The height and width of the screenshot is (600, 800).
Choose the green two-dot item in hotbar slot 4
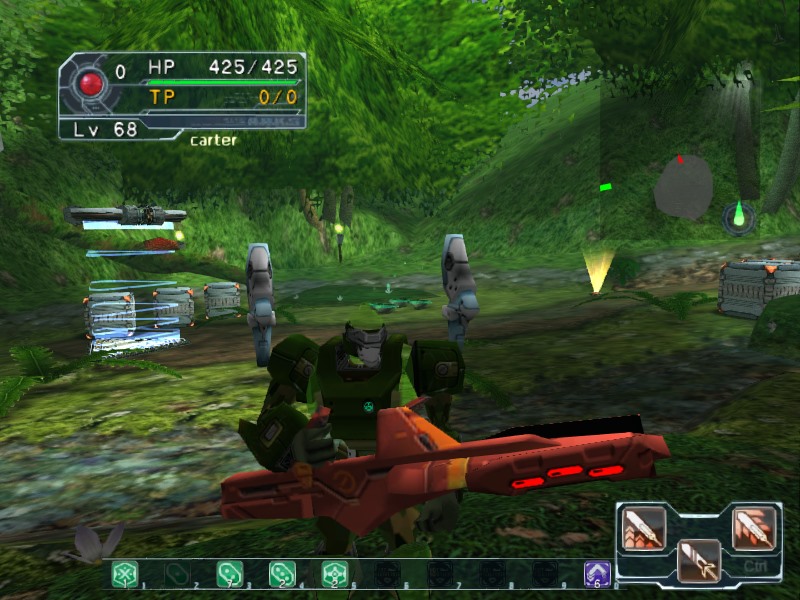282,574
